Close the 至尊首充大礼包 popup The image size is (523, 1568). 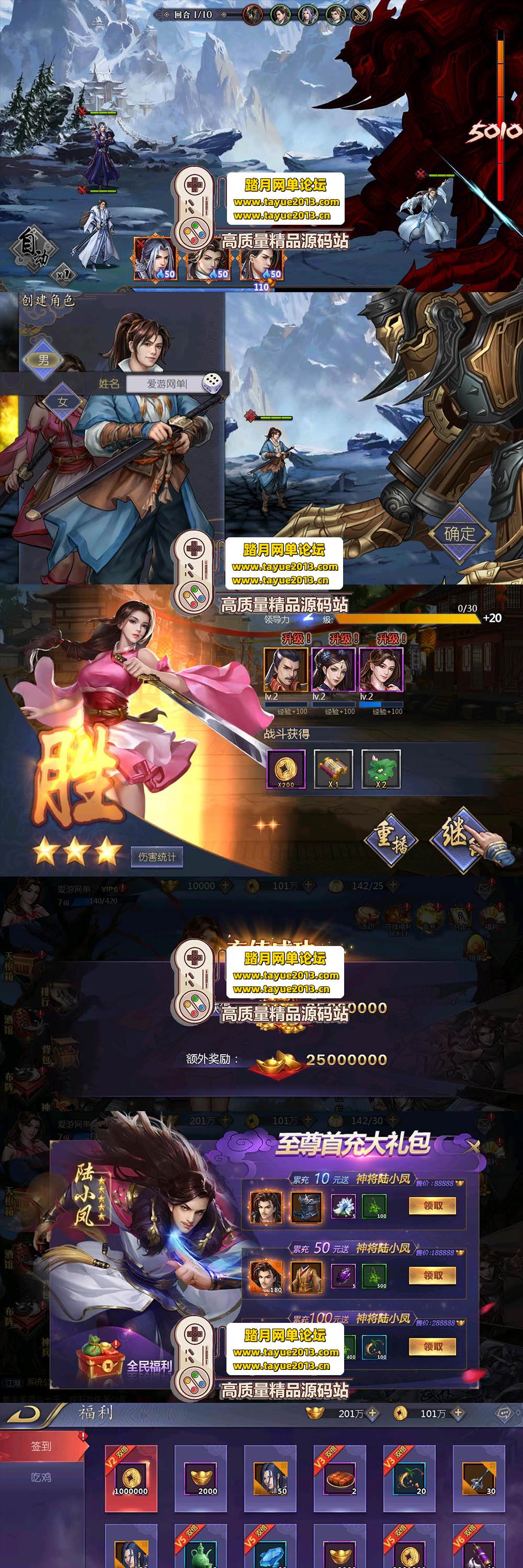coord(471,1147)
